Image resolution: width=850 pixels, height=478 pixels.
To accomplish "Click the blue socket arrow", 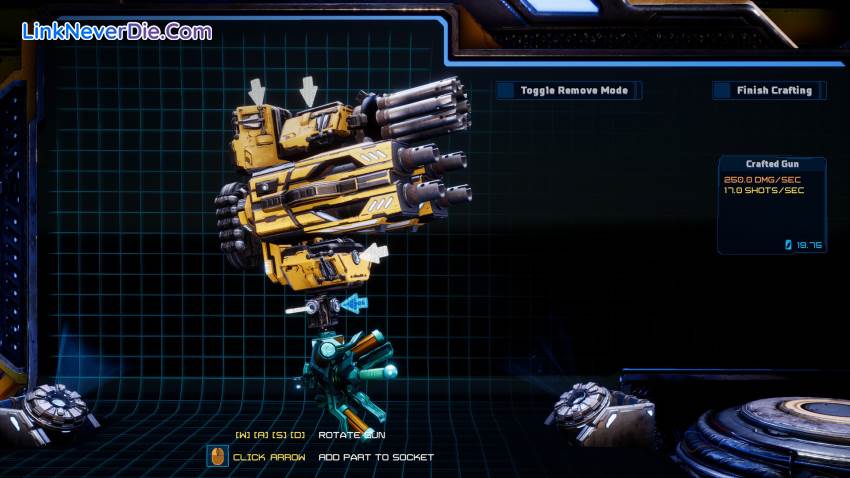I will pyautogui.click(x=353, y=302).
